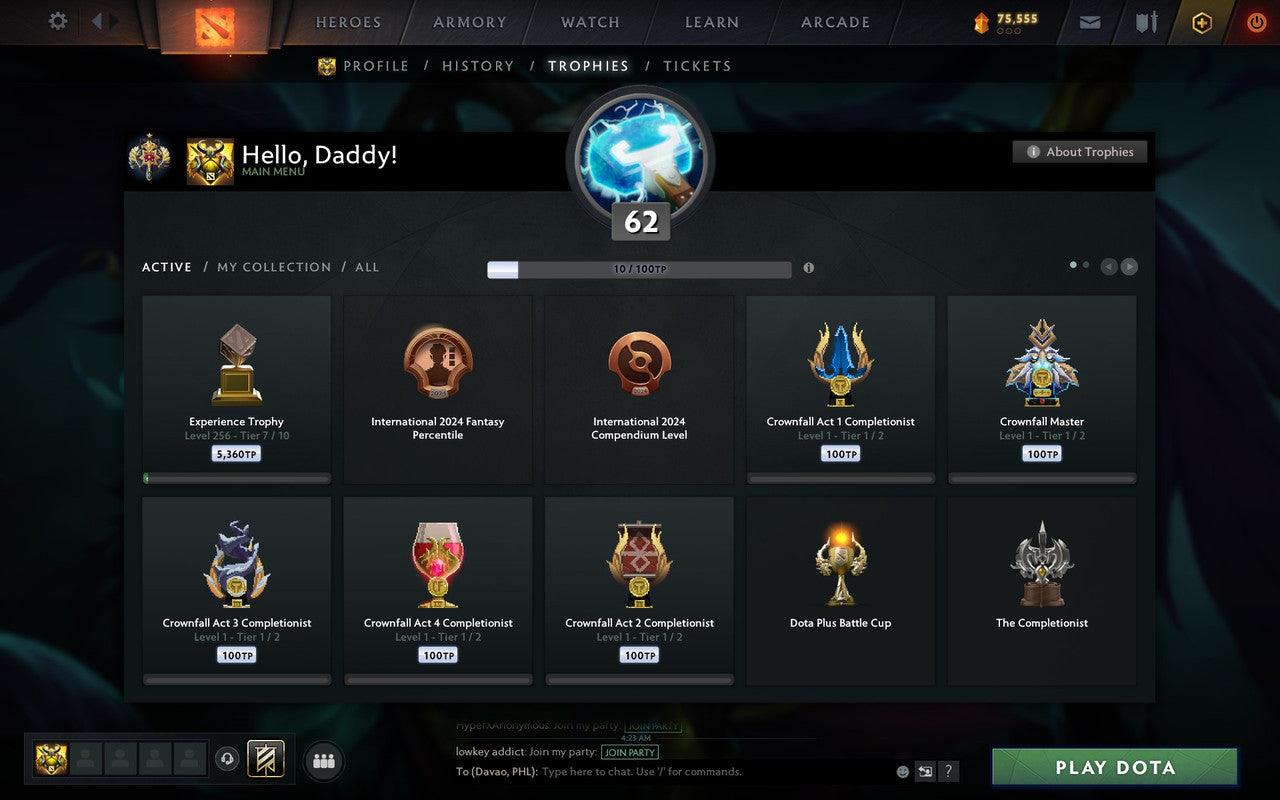Select the MY COLLECTION filter
1280x800 pixels.
(274, 267)
